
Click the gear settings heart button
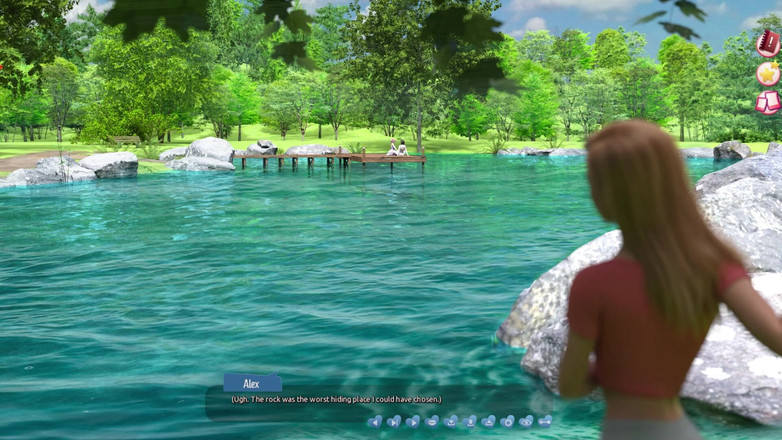(507, 422)
